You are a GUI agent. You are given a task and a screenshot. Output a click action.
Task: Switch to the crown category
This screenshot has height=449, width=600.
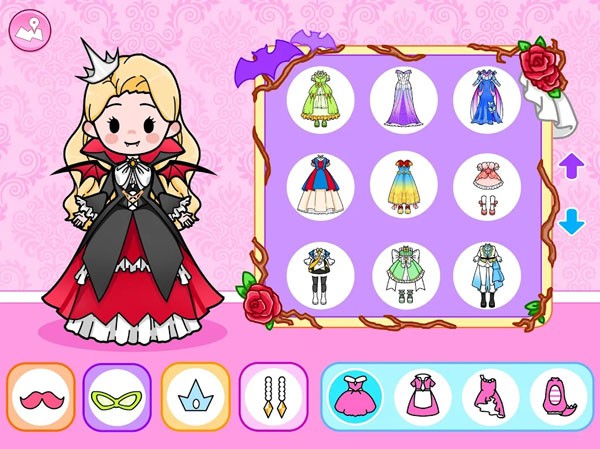(195, 397)
